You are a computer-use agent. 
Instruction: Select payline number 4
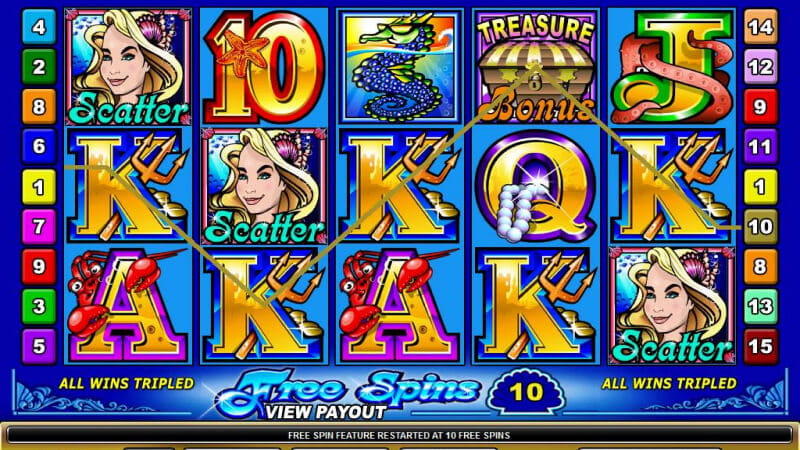(38, 27)
